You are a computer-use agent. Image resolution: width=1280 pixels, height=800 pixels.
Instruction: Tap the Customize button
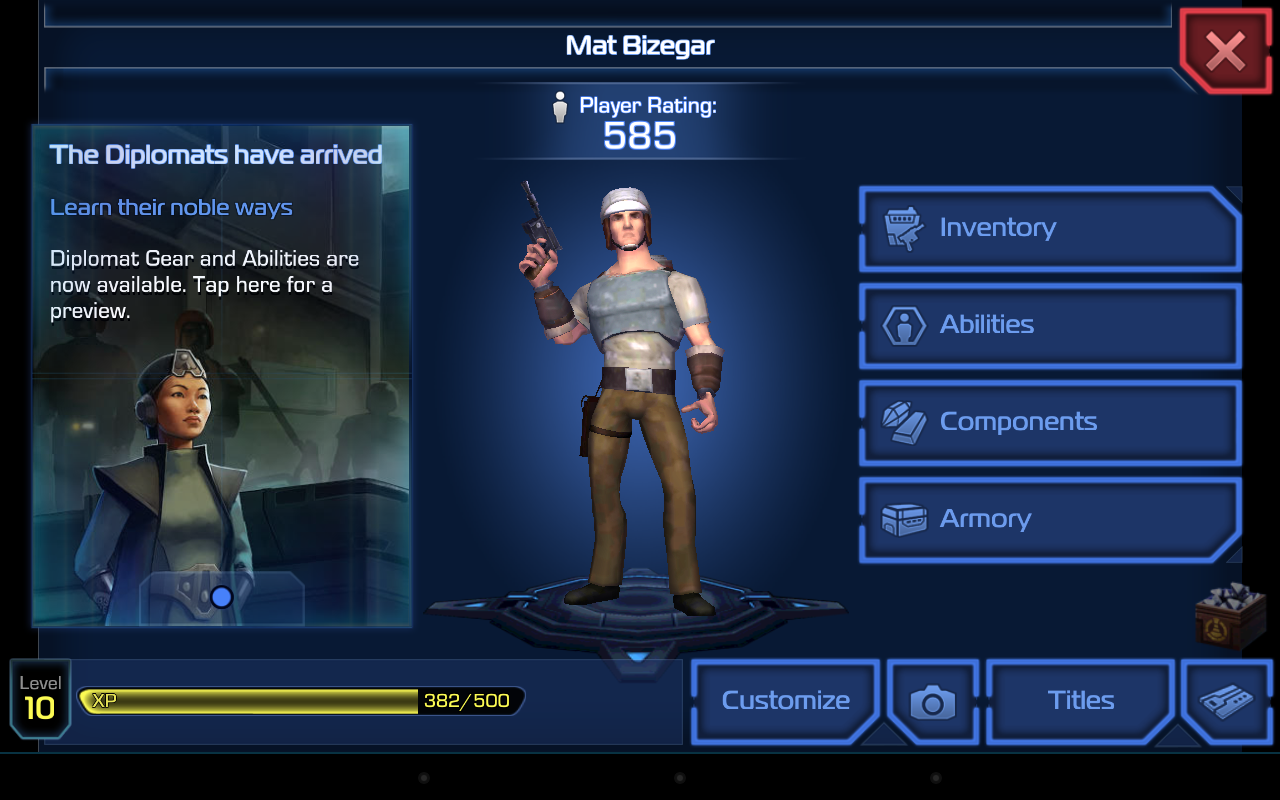tap(785, 701)
